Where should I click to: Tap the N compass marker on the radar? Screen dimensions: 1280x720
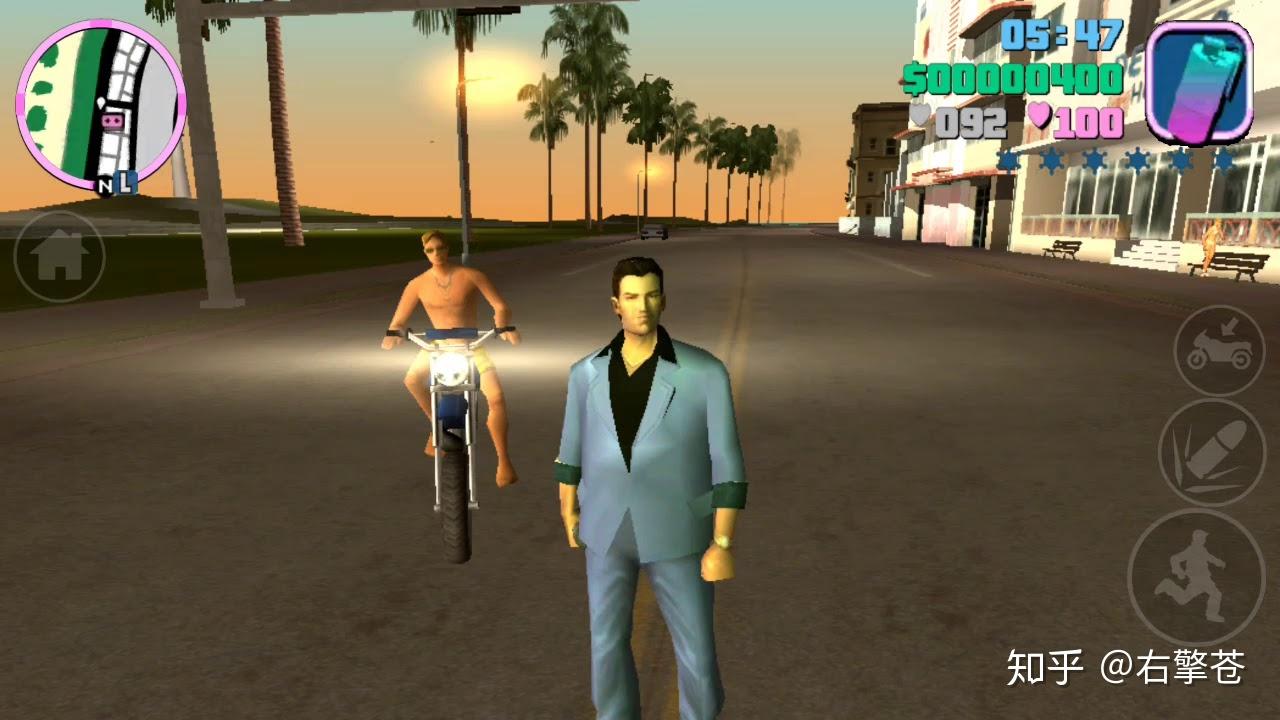[x=106, y=186]
